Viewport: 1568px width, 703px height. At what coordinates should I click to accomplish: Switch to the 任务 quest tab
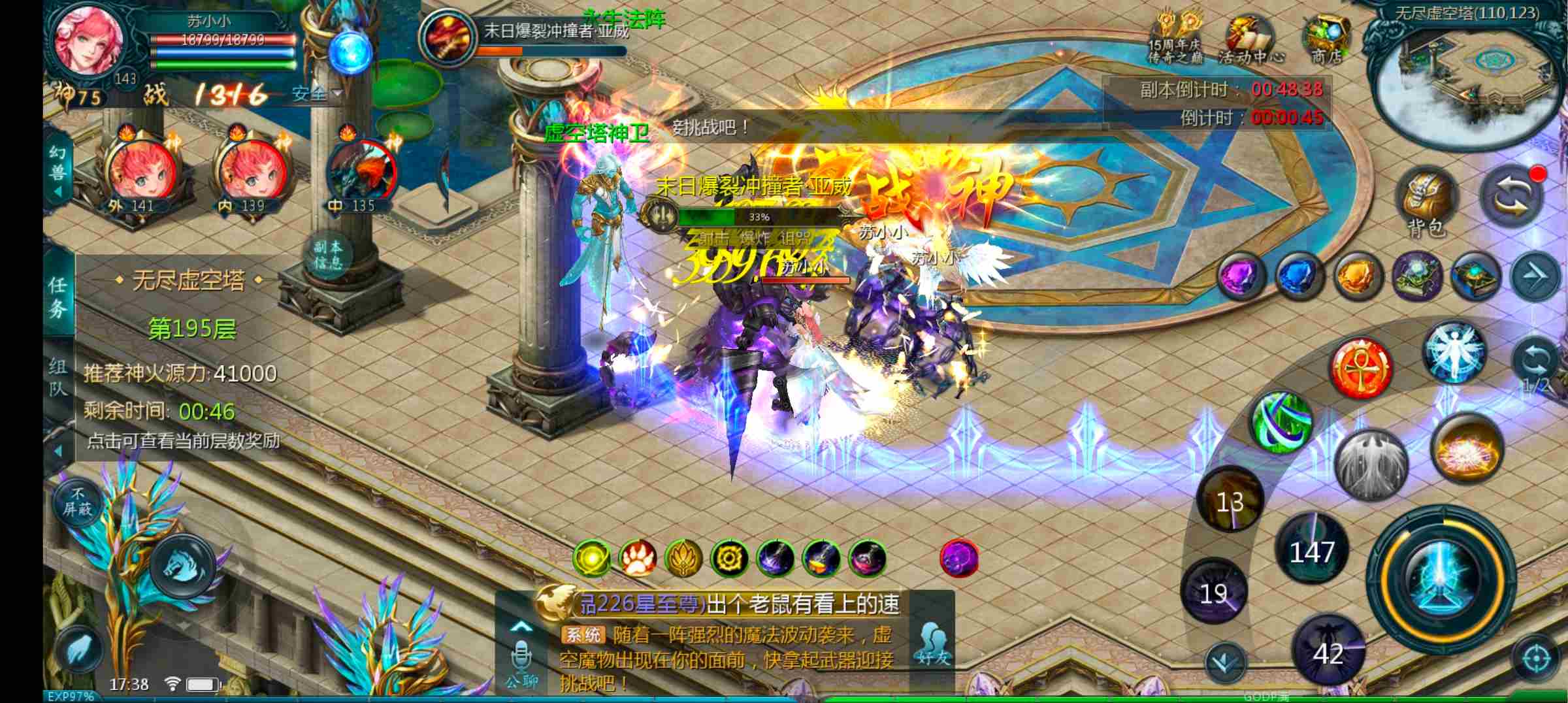(58, 296)
